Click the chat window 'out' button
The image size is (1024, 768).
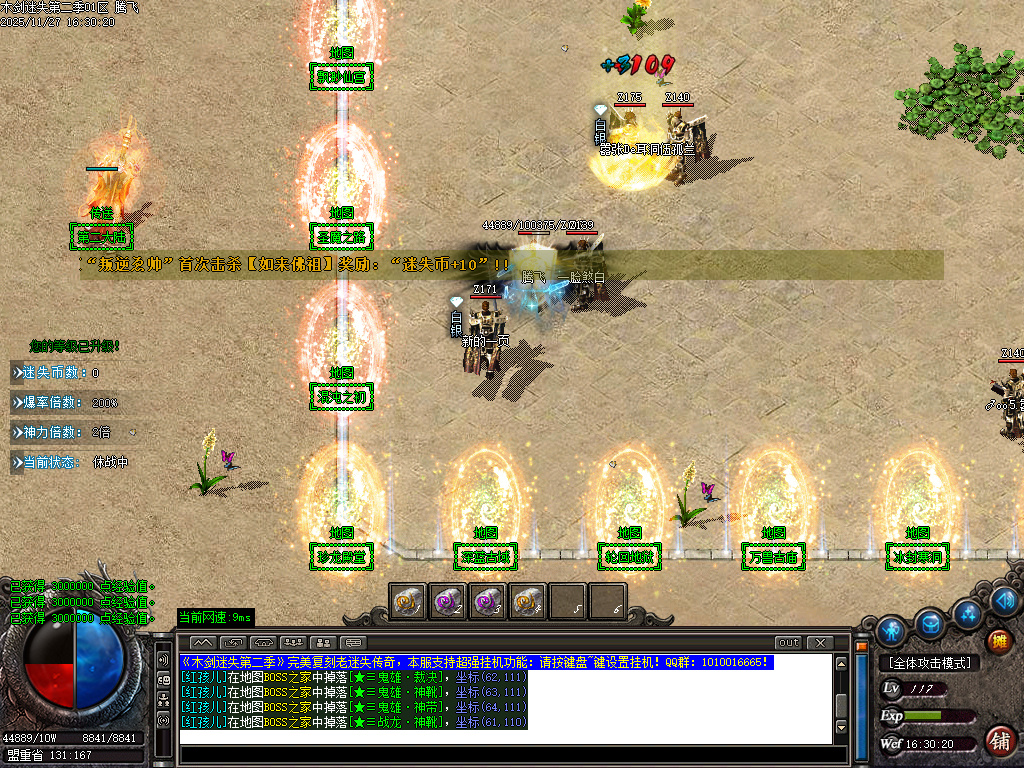(788, 642)
